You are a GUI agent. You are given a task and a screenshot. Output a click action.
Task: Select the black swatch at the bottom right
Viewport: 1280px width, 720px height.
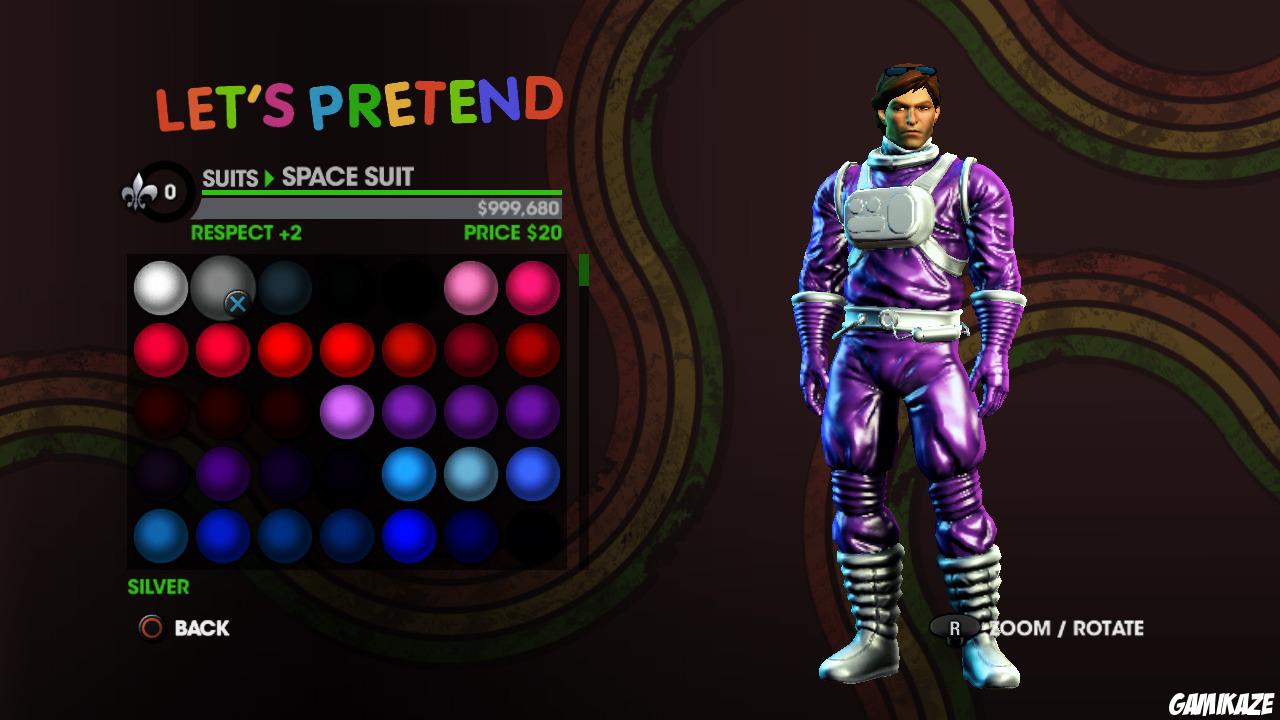tap(532, 535)
